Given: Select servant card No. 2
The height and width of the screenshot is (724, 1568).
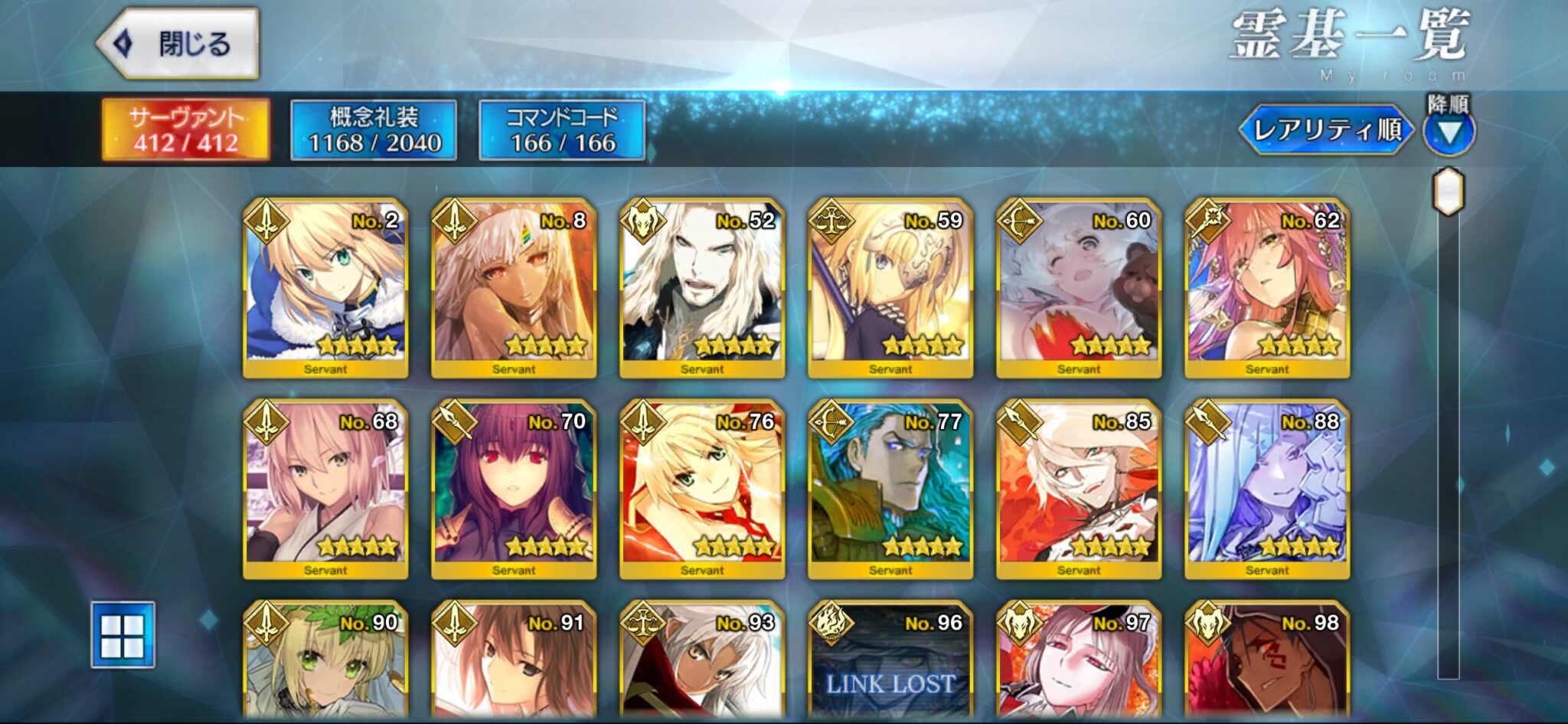Looking at the screenshot, I should (x=325, y=287).
